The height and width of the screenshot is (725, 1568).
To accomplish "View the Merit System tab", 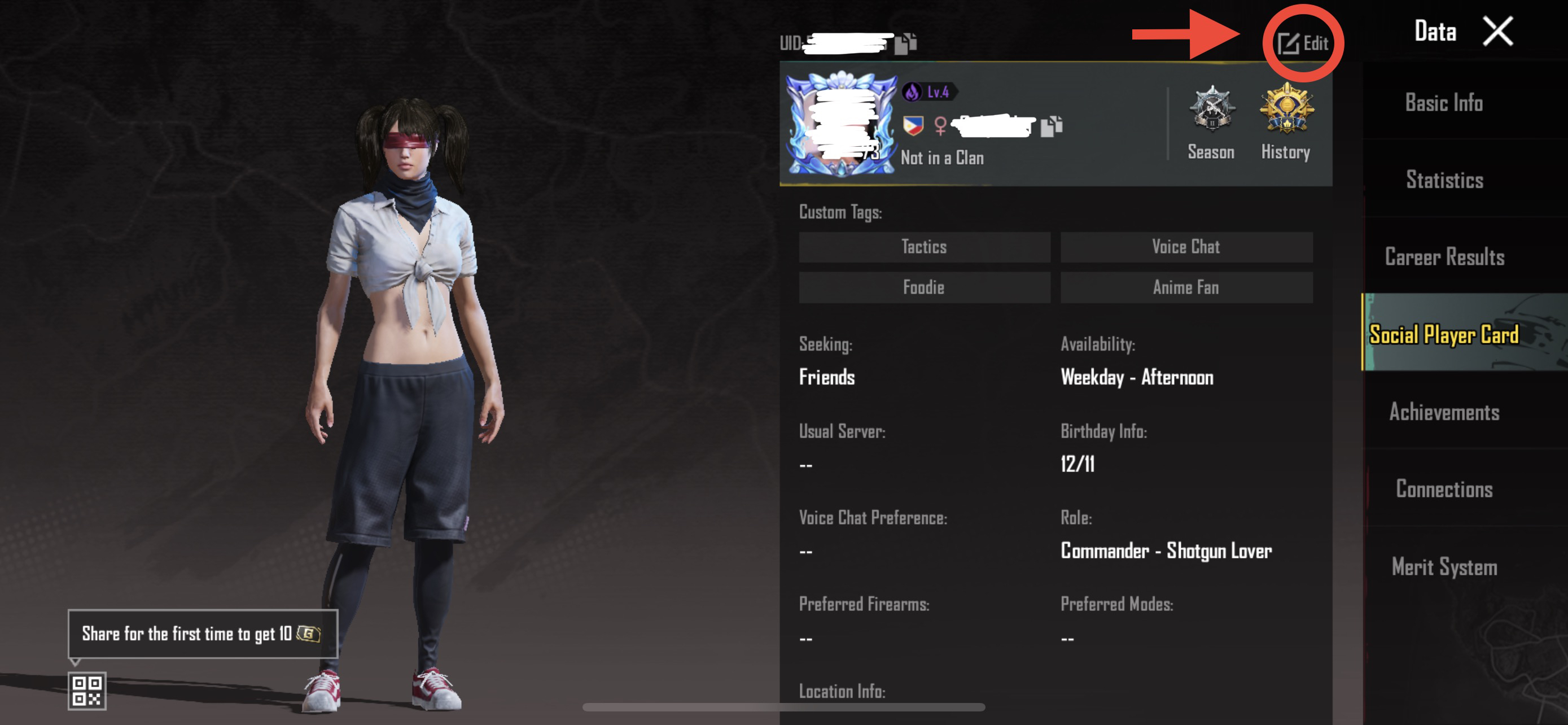I will pos(1444,567).
